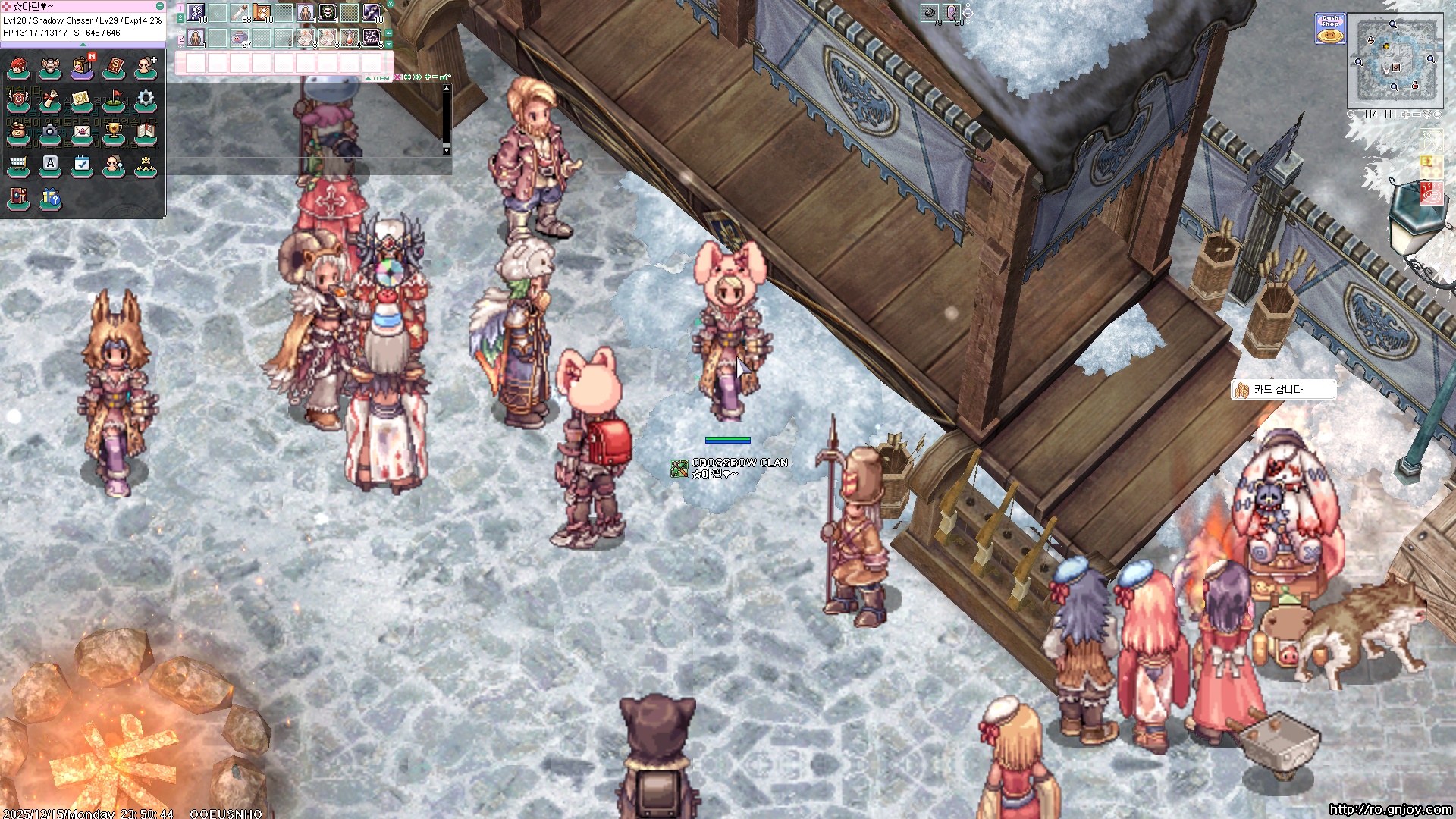This screenshot has width=1456, height=819.
Task: Zoom out the minimap with minus
Action: click(1416, 115)
